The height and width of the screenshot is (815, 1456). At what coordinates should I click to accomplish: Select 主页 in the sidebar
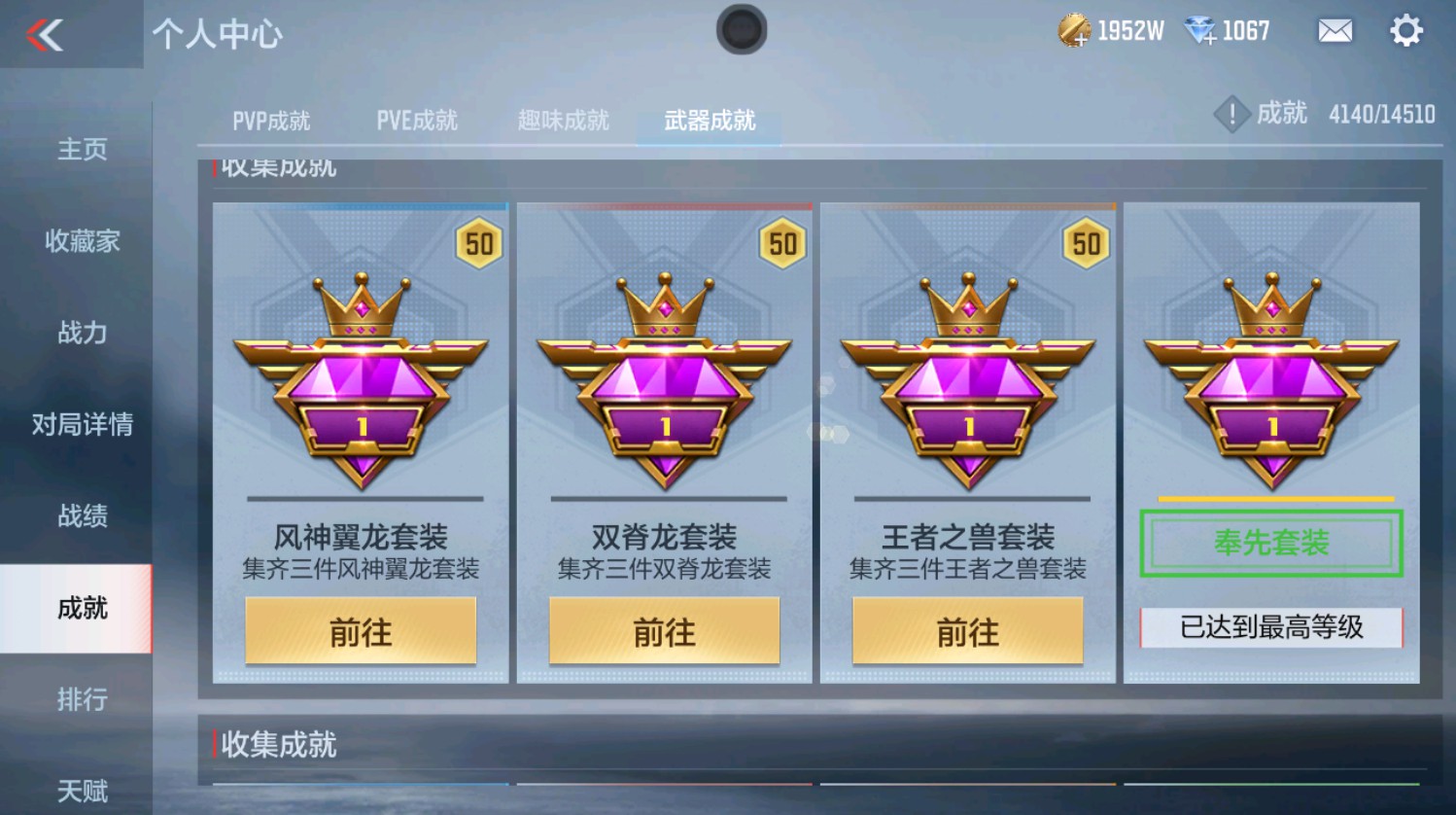tap(80, 151)
